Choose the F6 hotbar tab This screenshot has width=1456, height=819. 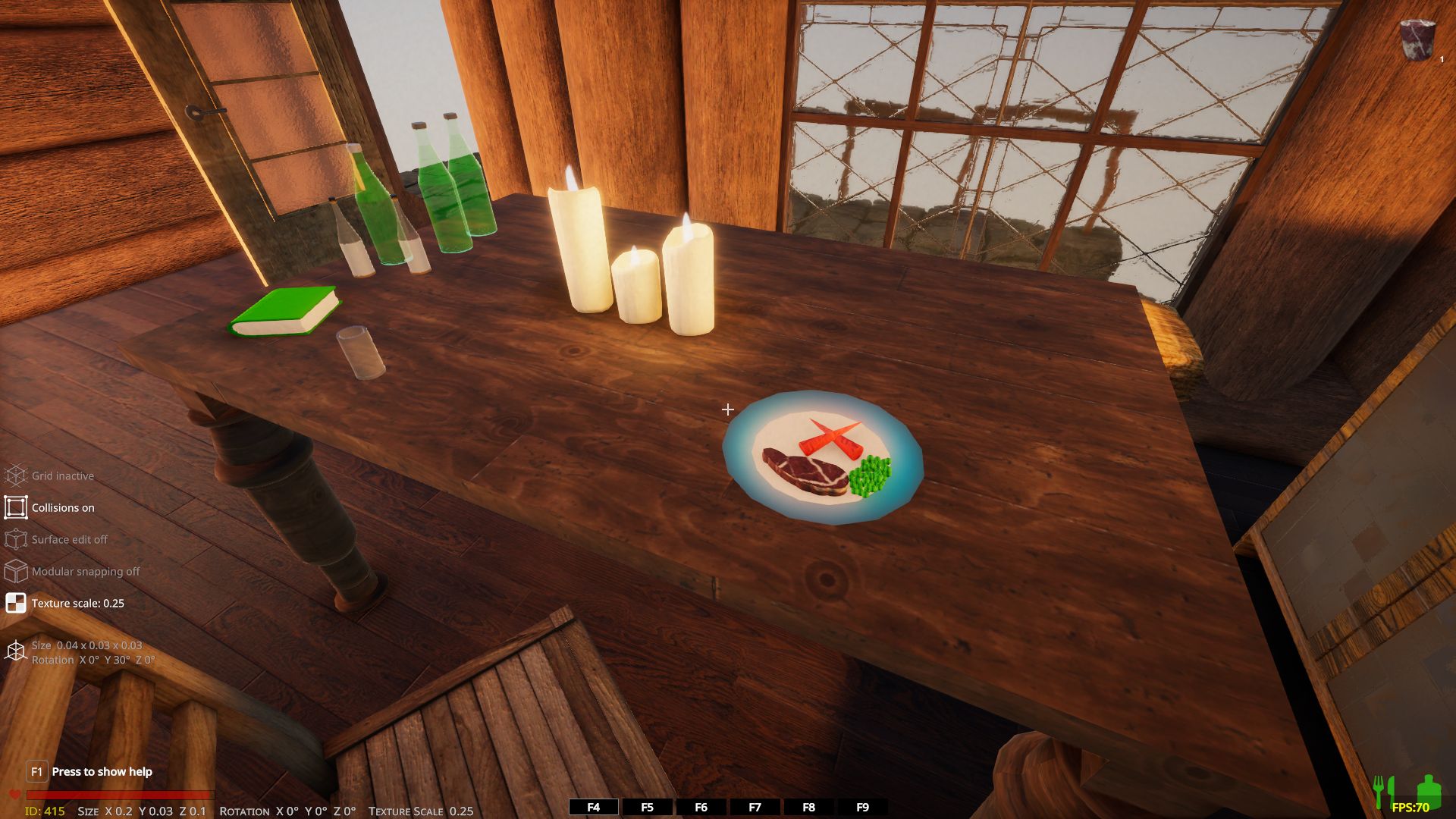701,808
